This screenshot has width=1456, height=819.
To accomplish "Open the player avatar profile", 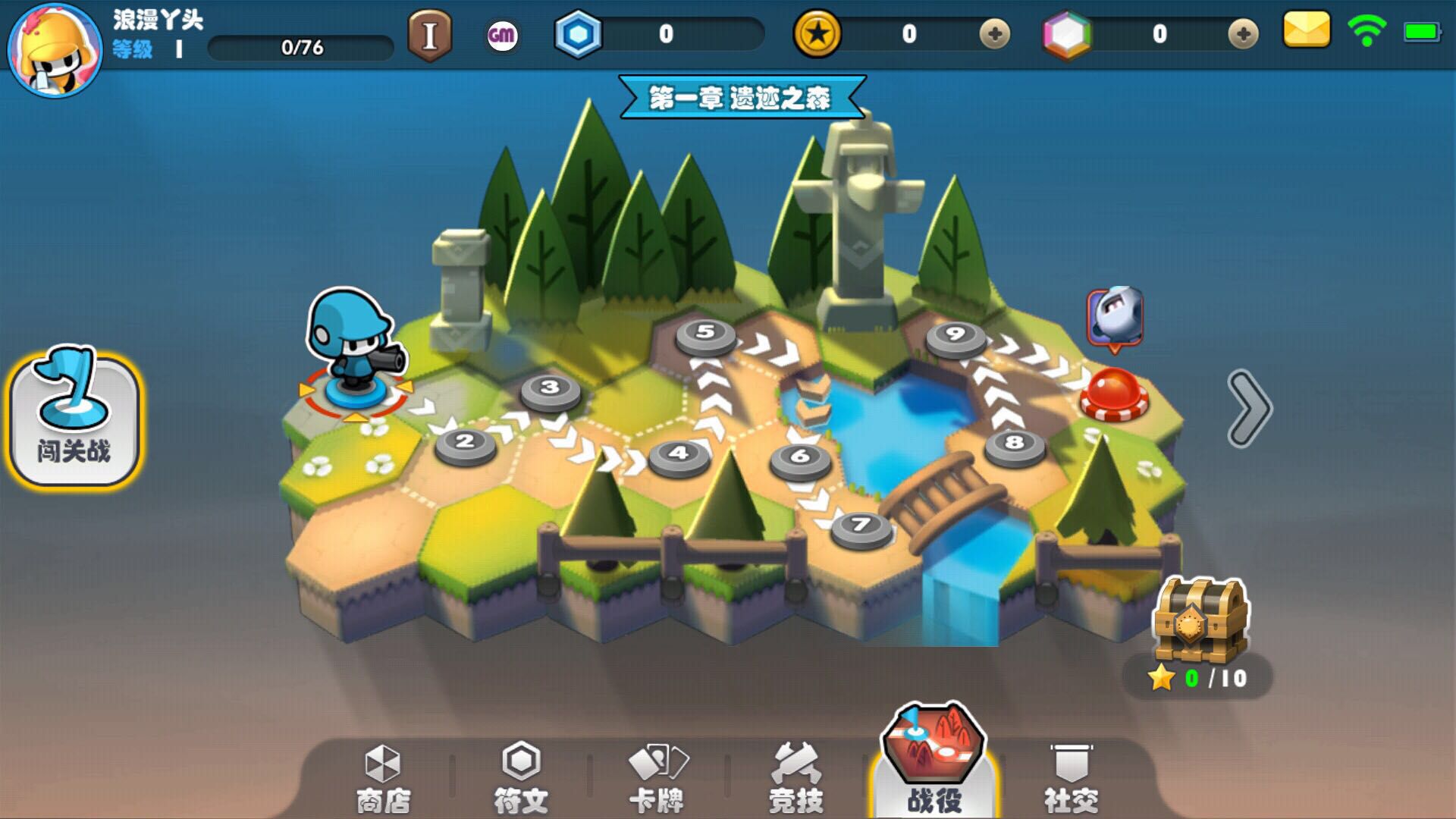I will pos(55,49).
